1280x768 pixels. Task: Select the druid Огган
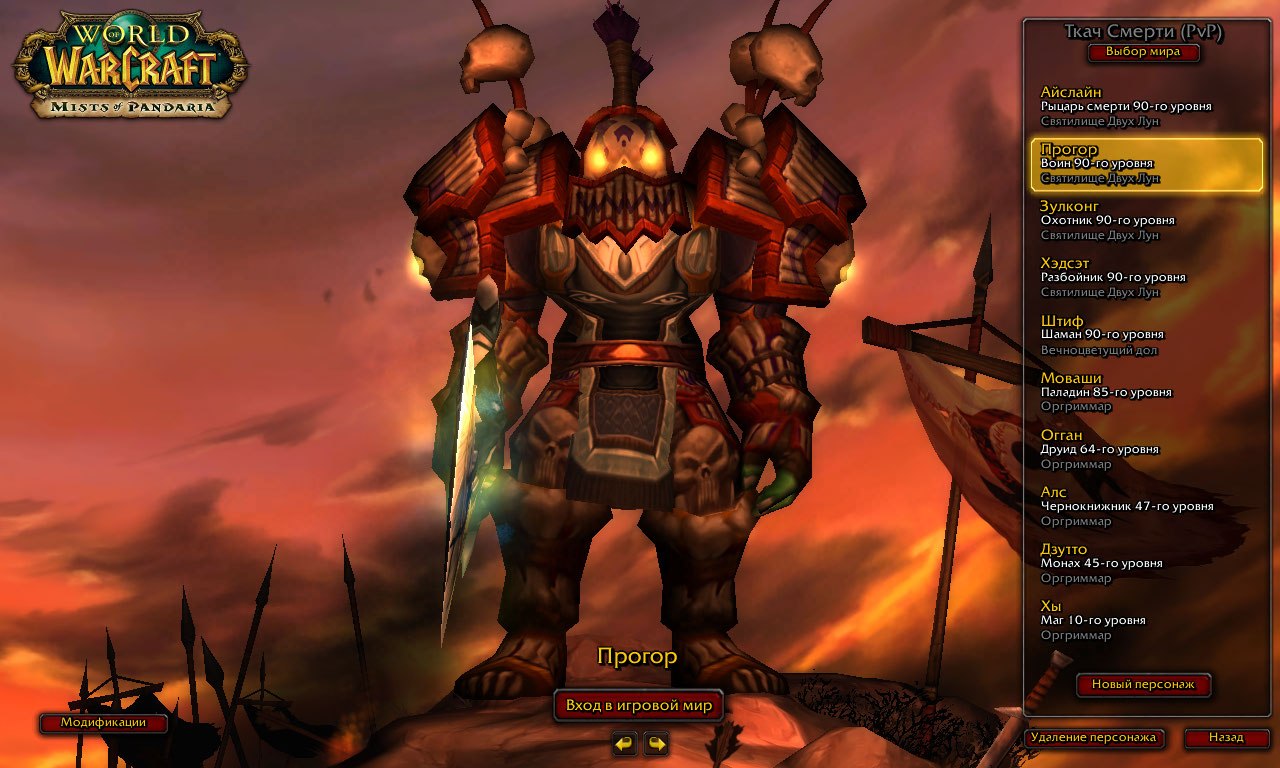1140,448
